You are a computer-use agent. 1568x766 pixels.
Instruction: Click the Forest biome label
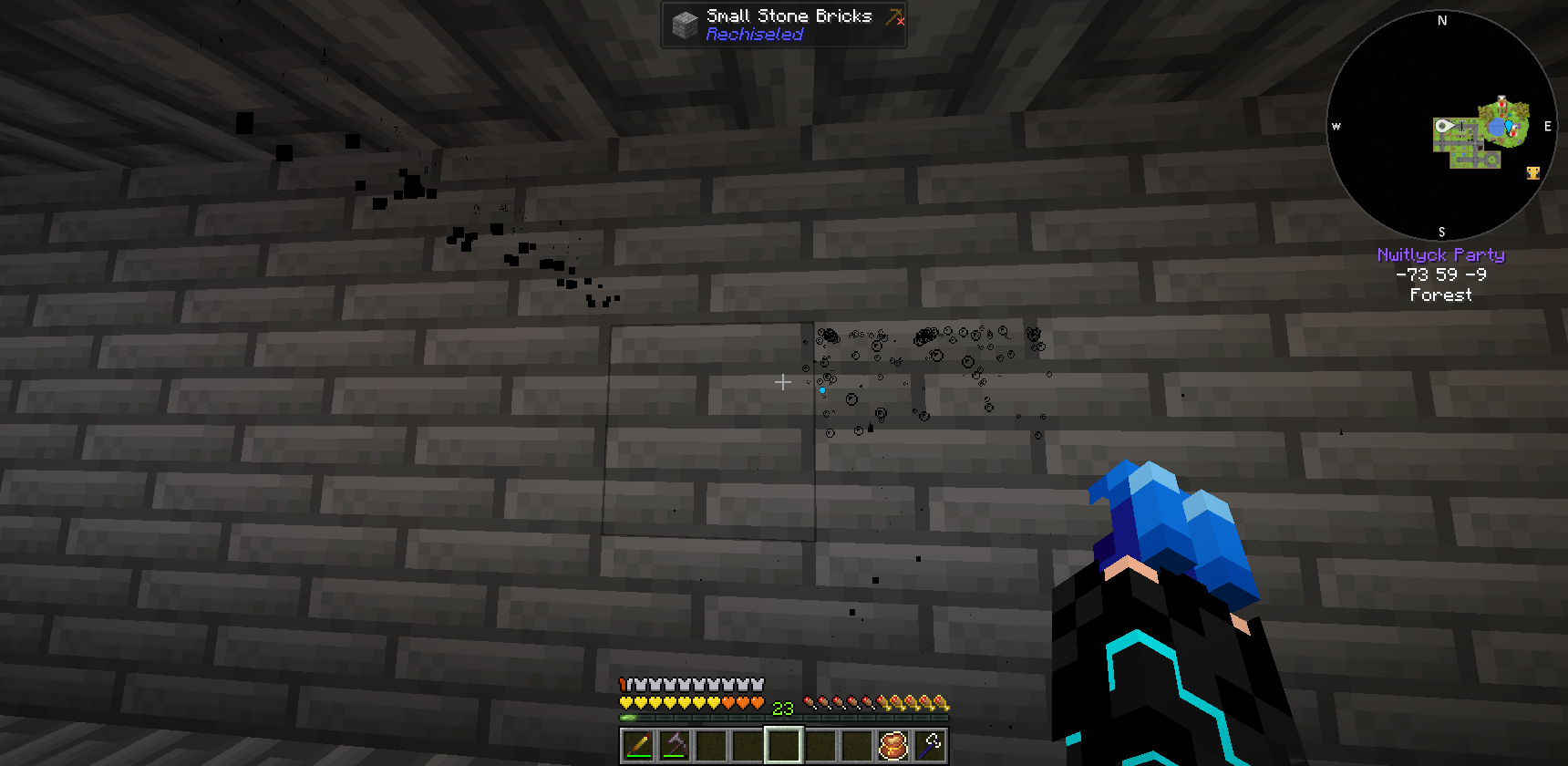coord(1441,295)
